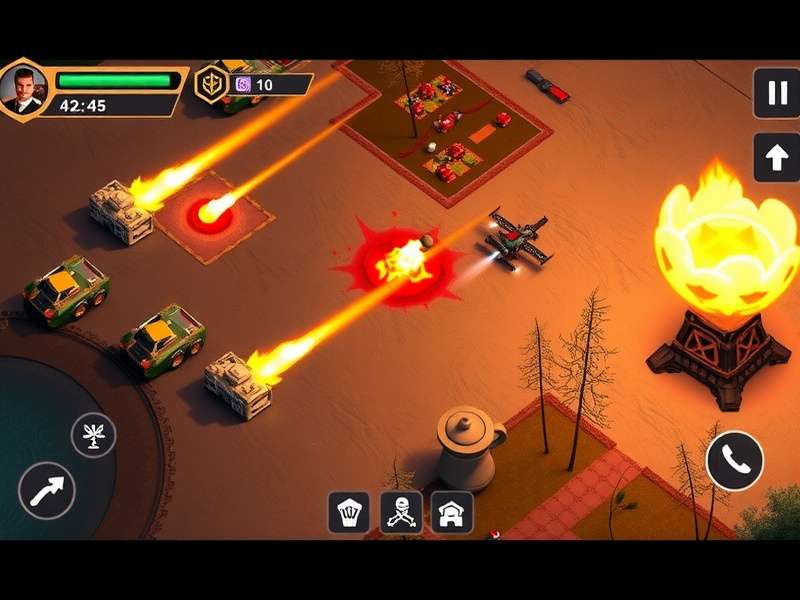Viewport: 800px width, 600px height.
Task: Tap the up arrow button
Action: point(776,156)
